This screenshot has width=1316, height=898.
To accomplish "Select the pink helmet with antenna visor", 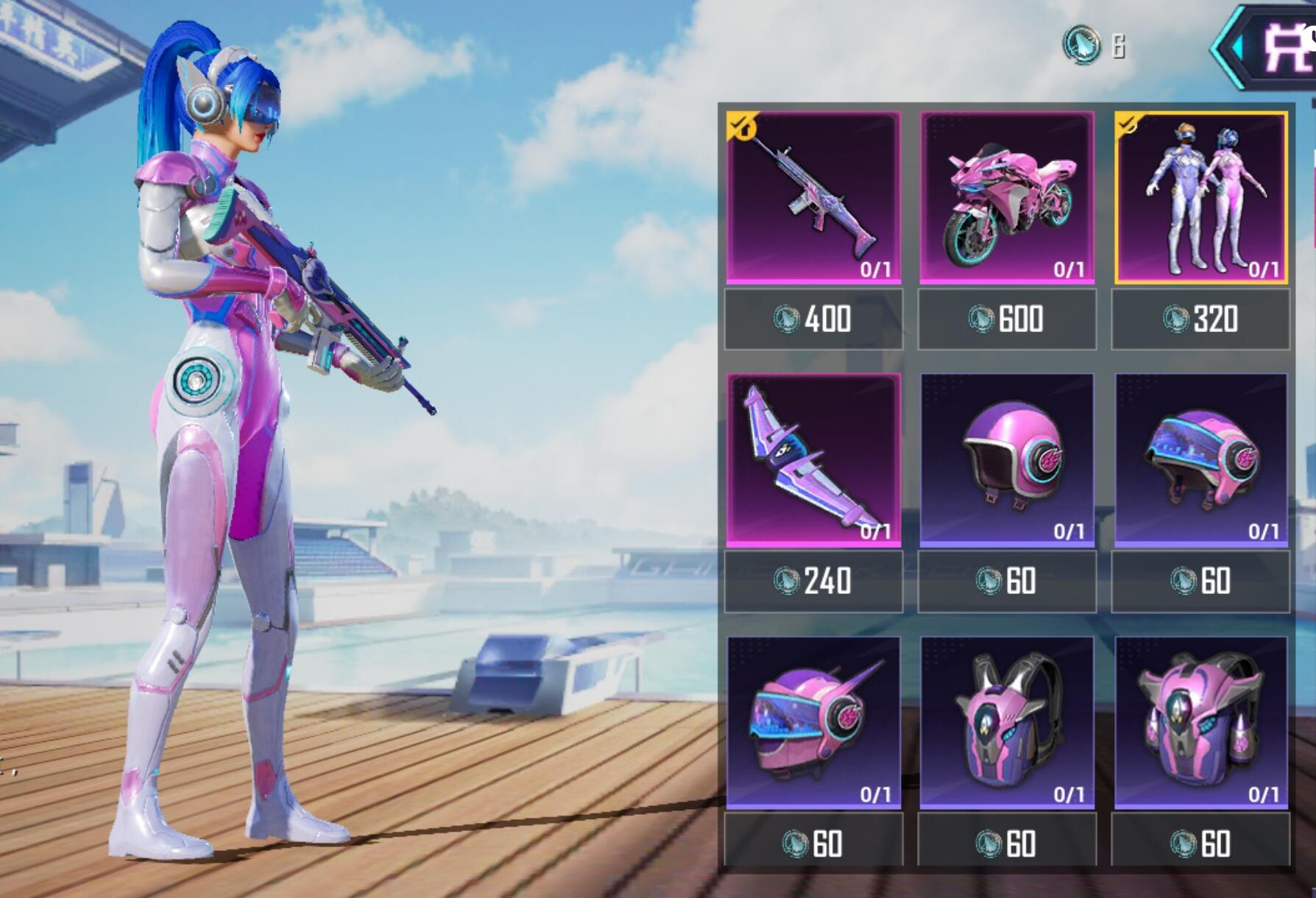I will tap(813, 723).
